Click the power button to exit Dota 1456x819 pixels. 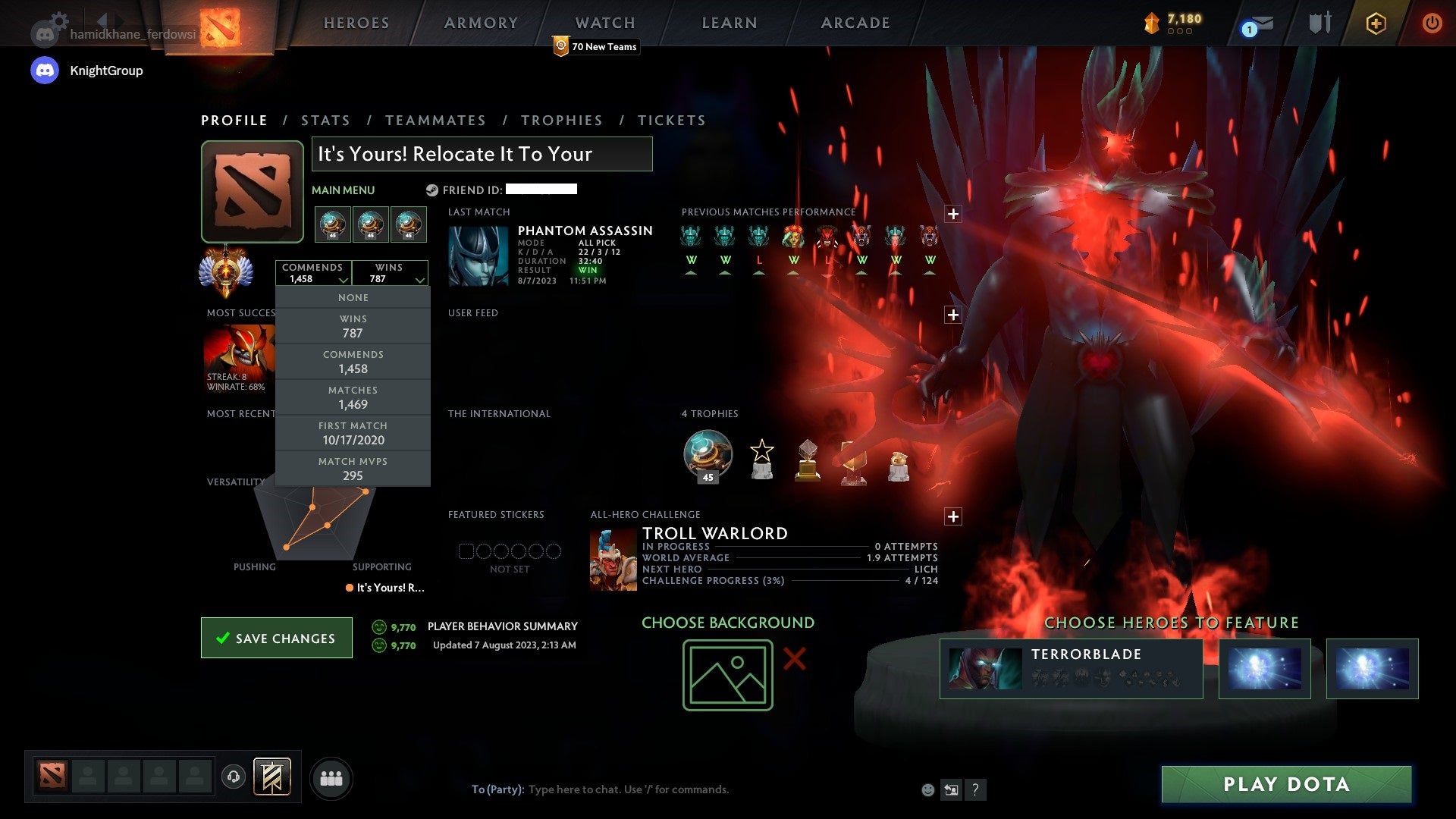click(1432, 23)
